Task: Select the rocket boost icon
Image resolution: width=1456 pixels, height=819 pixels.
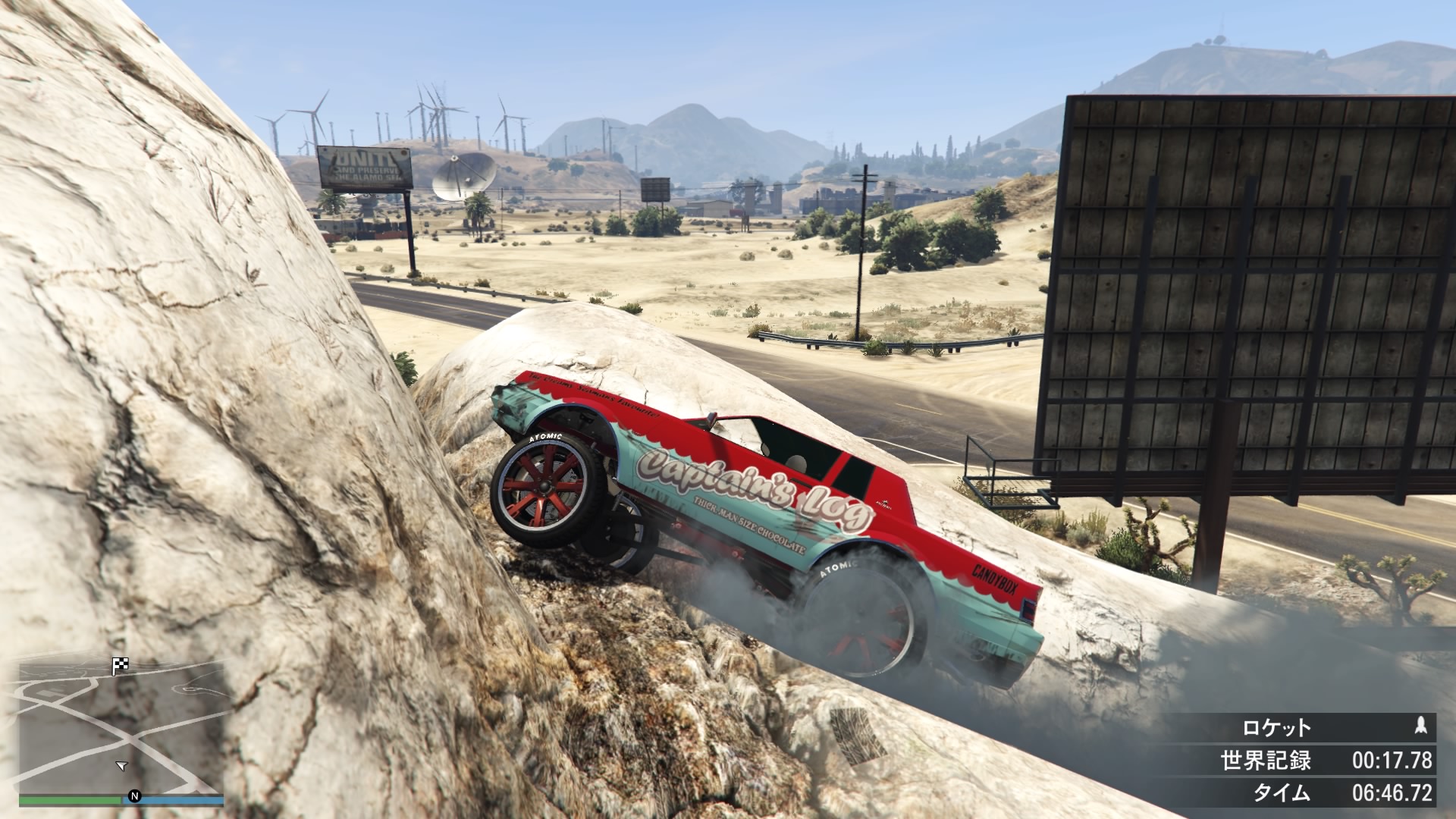Action: [x=1421, y=726]
